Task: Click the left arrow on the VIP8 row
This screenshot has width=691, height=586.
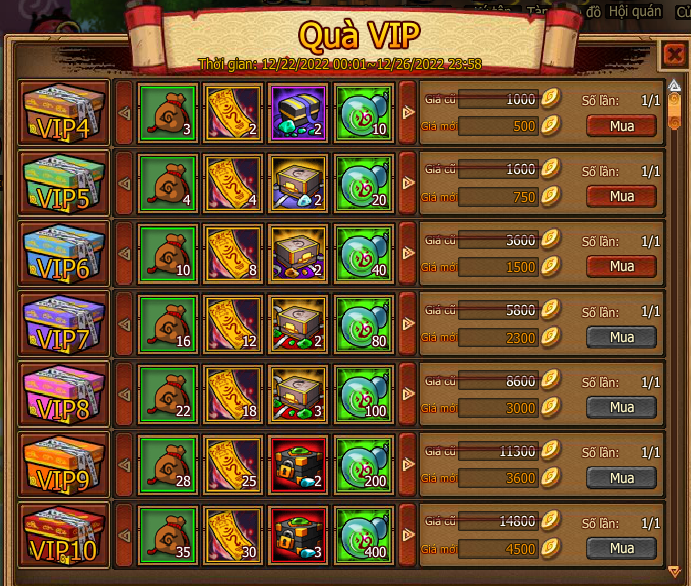Action: coord(124,397)
